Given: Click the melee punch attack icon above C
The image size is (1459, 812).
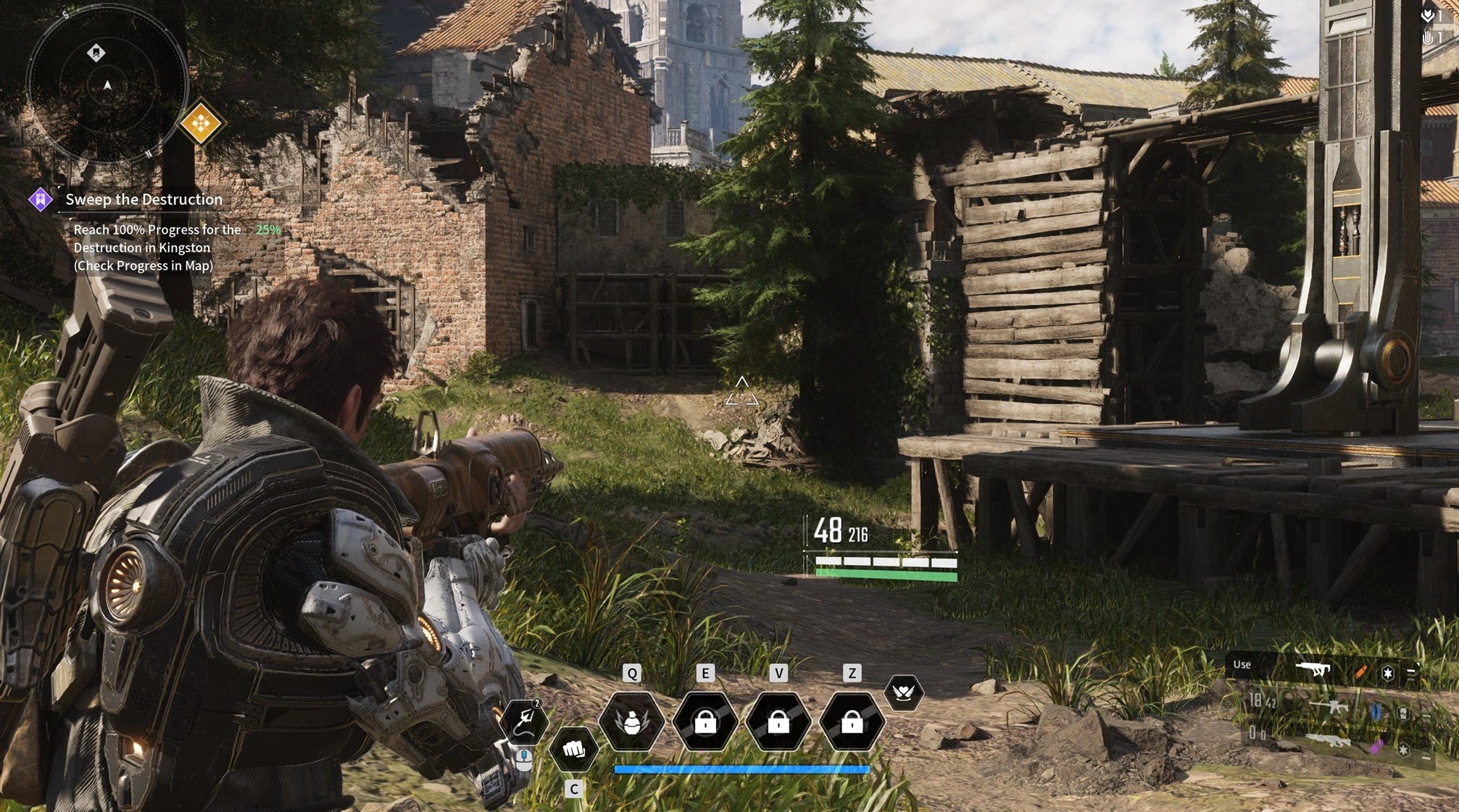Looking at the screenshot, I should pos(573,750).
